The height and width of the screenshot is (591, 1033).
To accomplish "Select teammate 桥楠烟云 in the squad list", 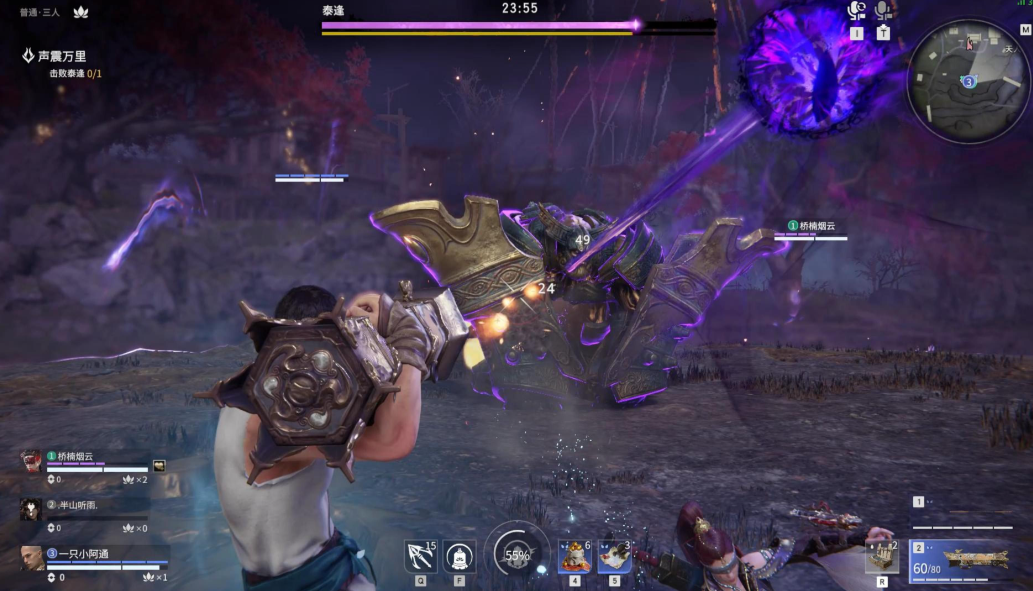I will [75, 457].
